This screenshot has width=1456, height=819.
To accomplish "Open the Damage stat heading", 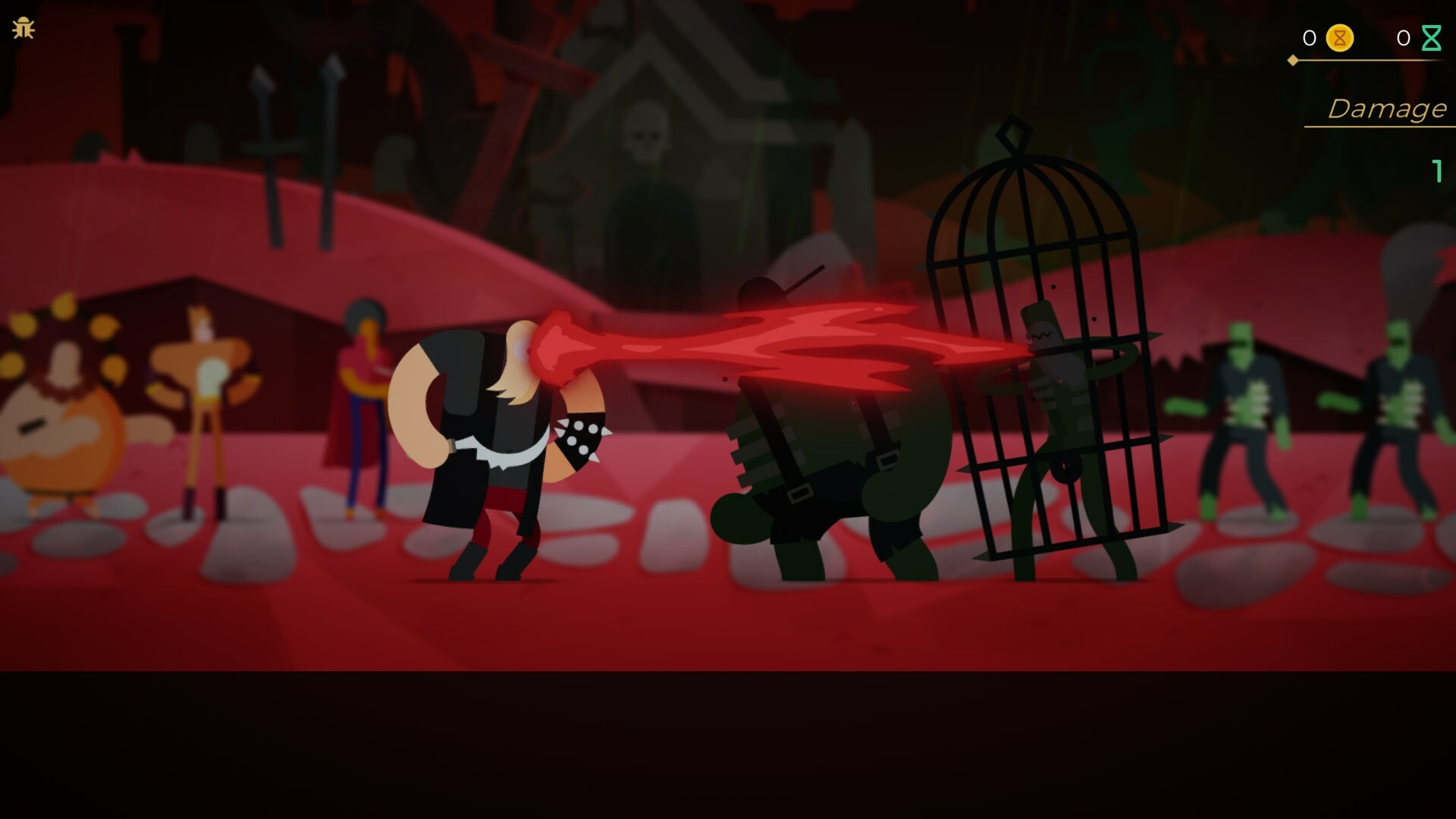I will pos(1389,108).
